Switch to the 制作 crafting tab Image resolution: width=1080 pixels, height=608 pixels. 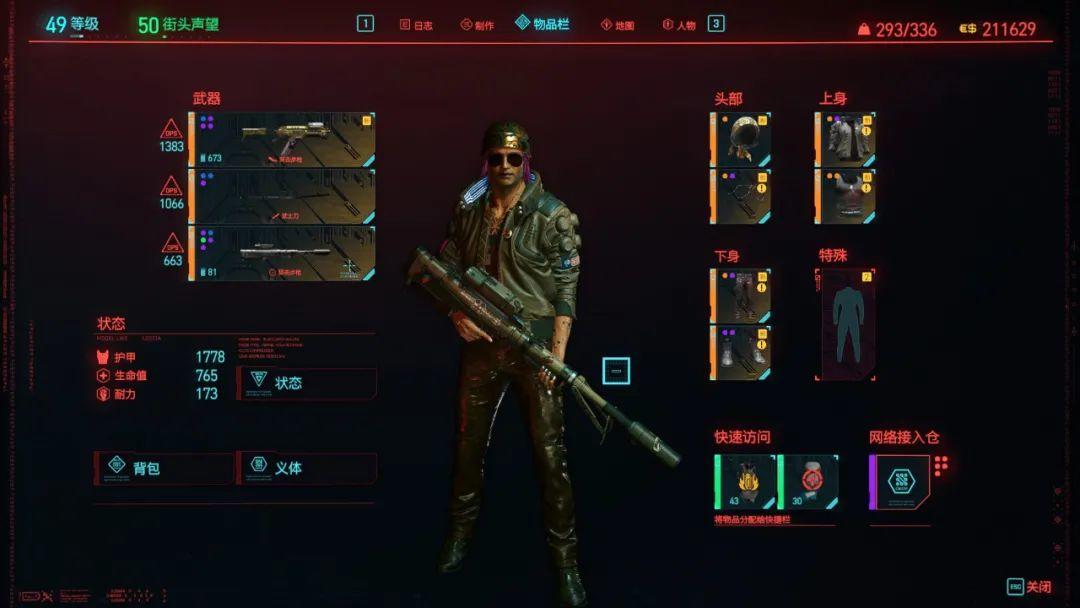coord(478,25)
